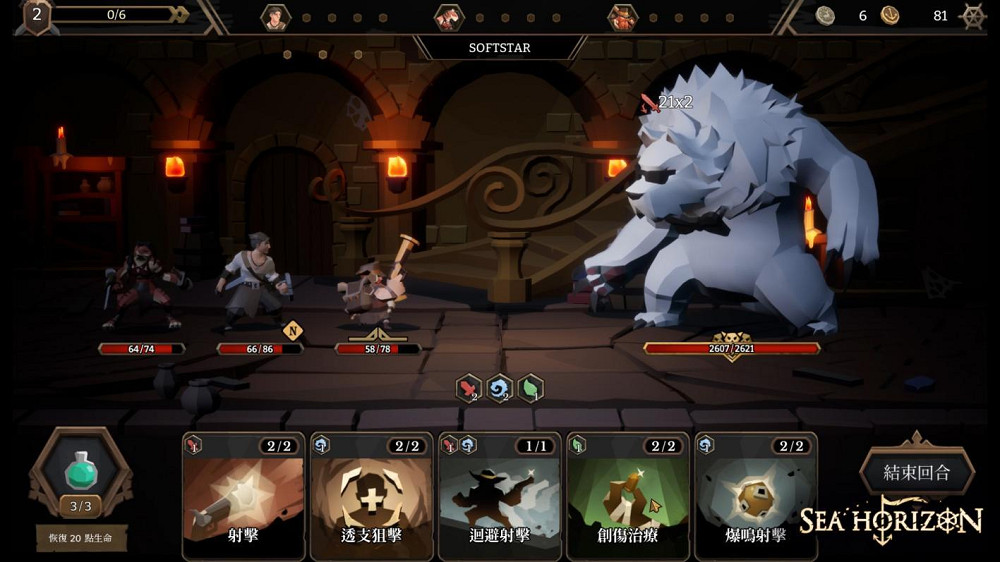Select the green leaf dice icon
Screen dimensions: 1000x562
pos(530,387)
